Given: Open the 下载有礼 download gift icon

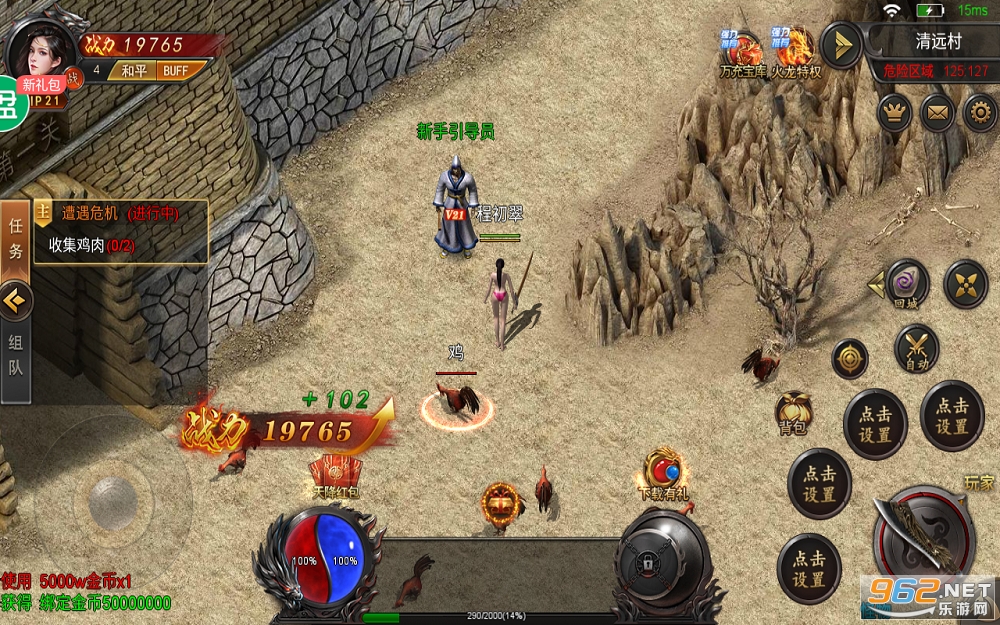Looking at the screenshot, I should [663, 474].
